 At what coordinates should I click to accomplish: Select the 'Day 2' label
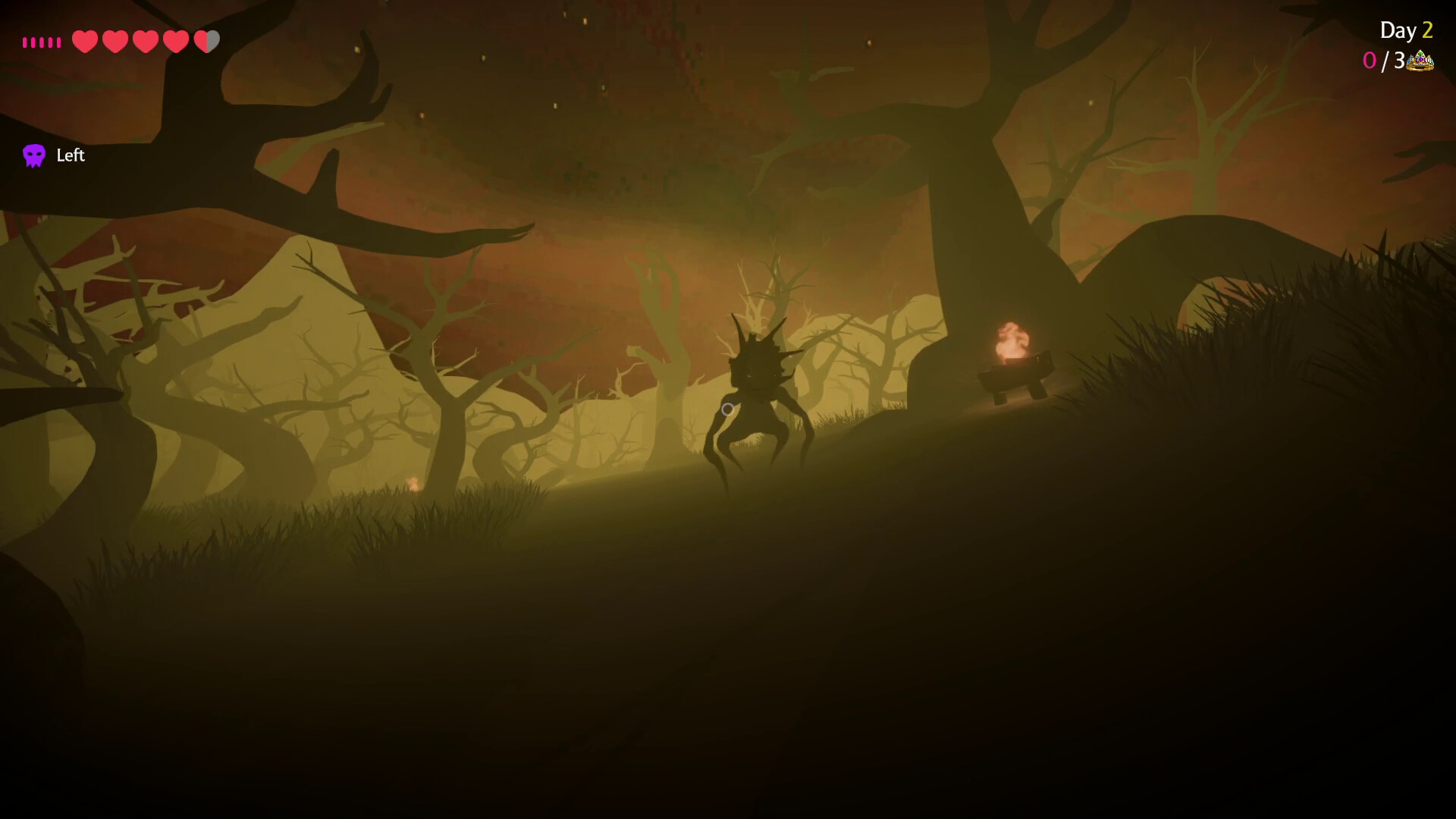point(1408,31)
